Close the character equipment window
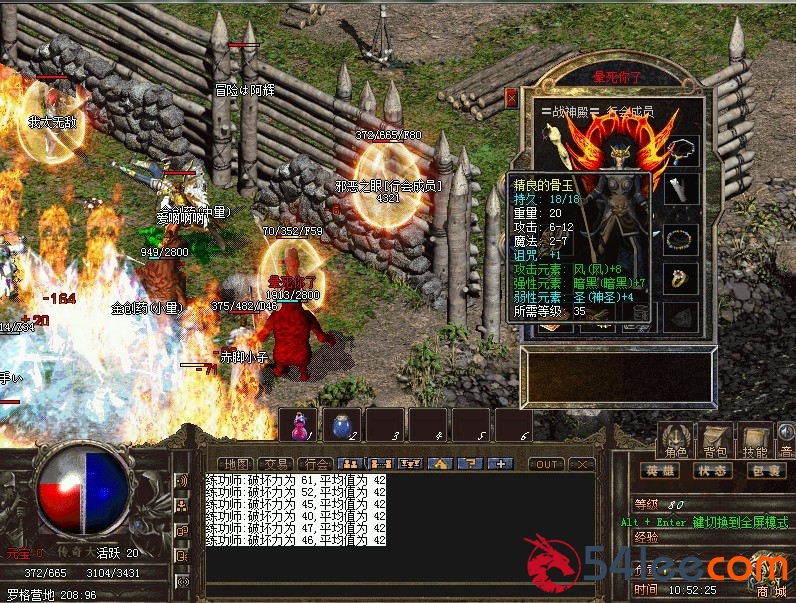 tap(512, 98)
